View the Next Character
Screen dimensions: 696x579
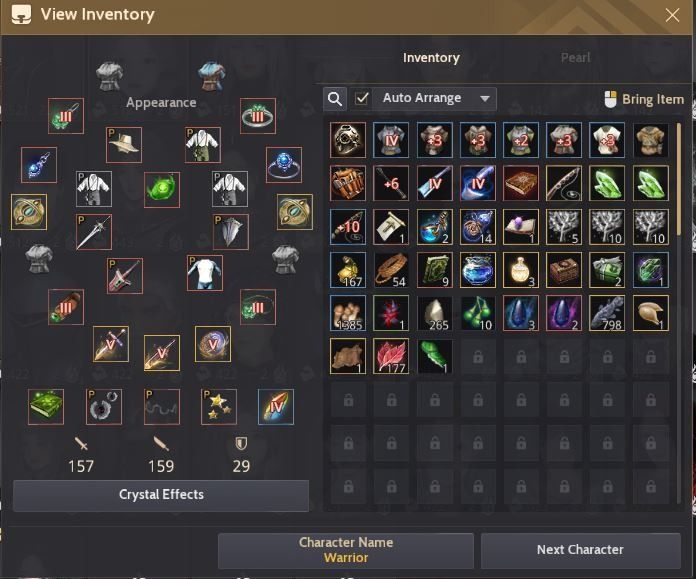click(580, 550)
